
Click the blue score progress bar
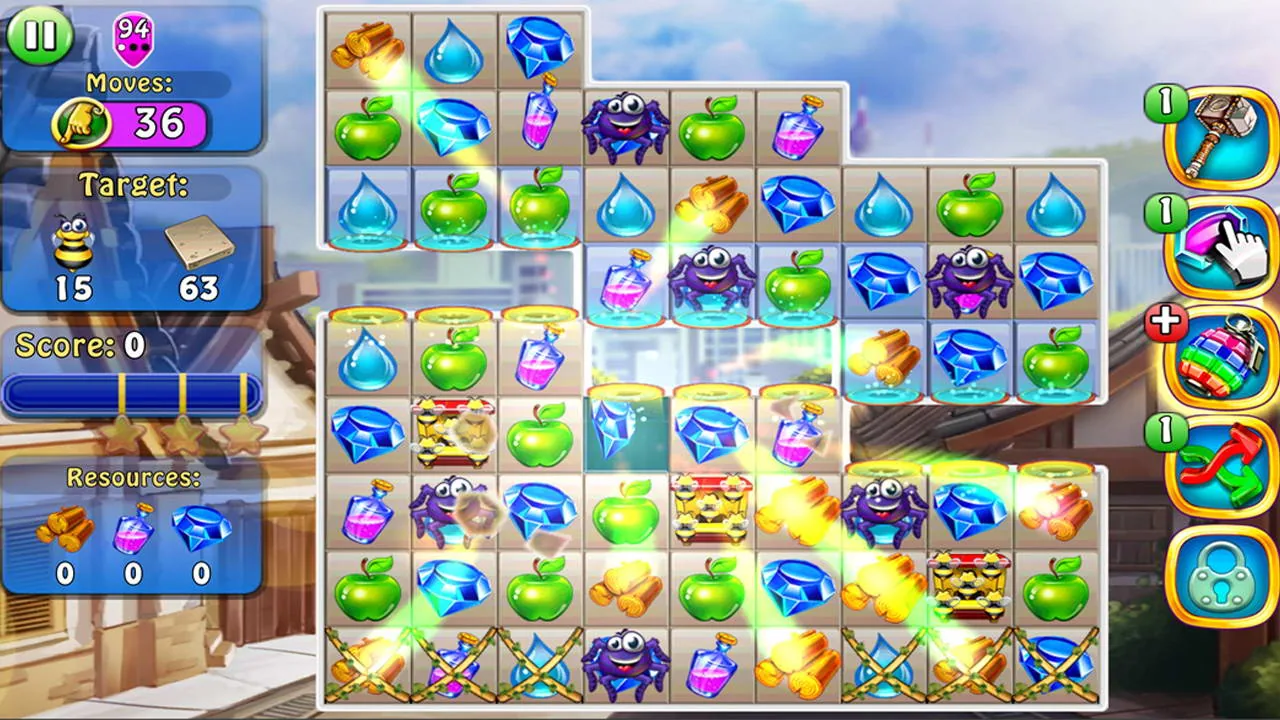(x=132, y=394)
